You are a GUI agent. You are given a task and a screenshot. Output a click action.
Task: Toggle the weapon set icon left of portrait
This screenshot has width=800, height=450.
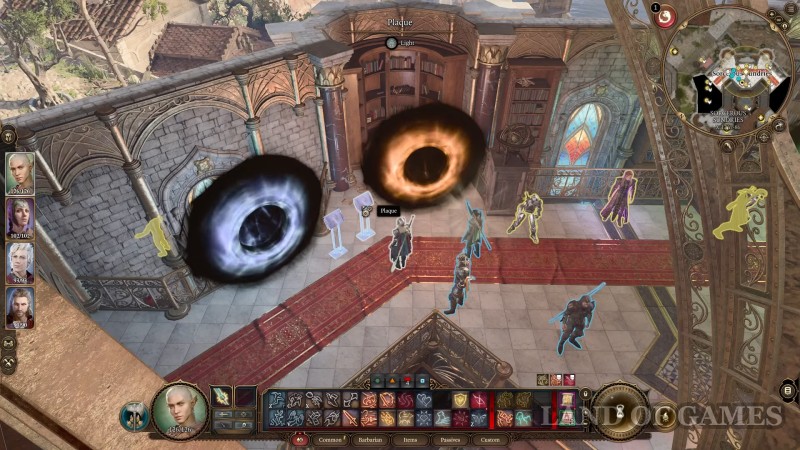pyautogui.click(x=133, y=415)
